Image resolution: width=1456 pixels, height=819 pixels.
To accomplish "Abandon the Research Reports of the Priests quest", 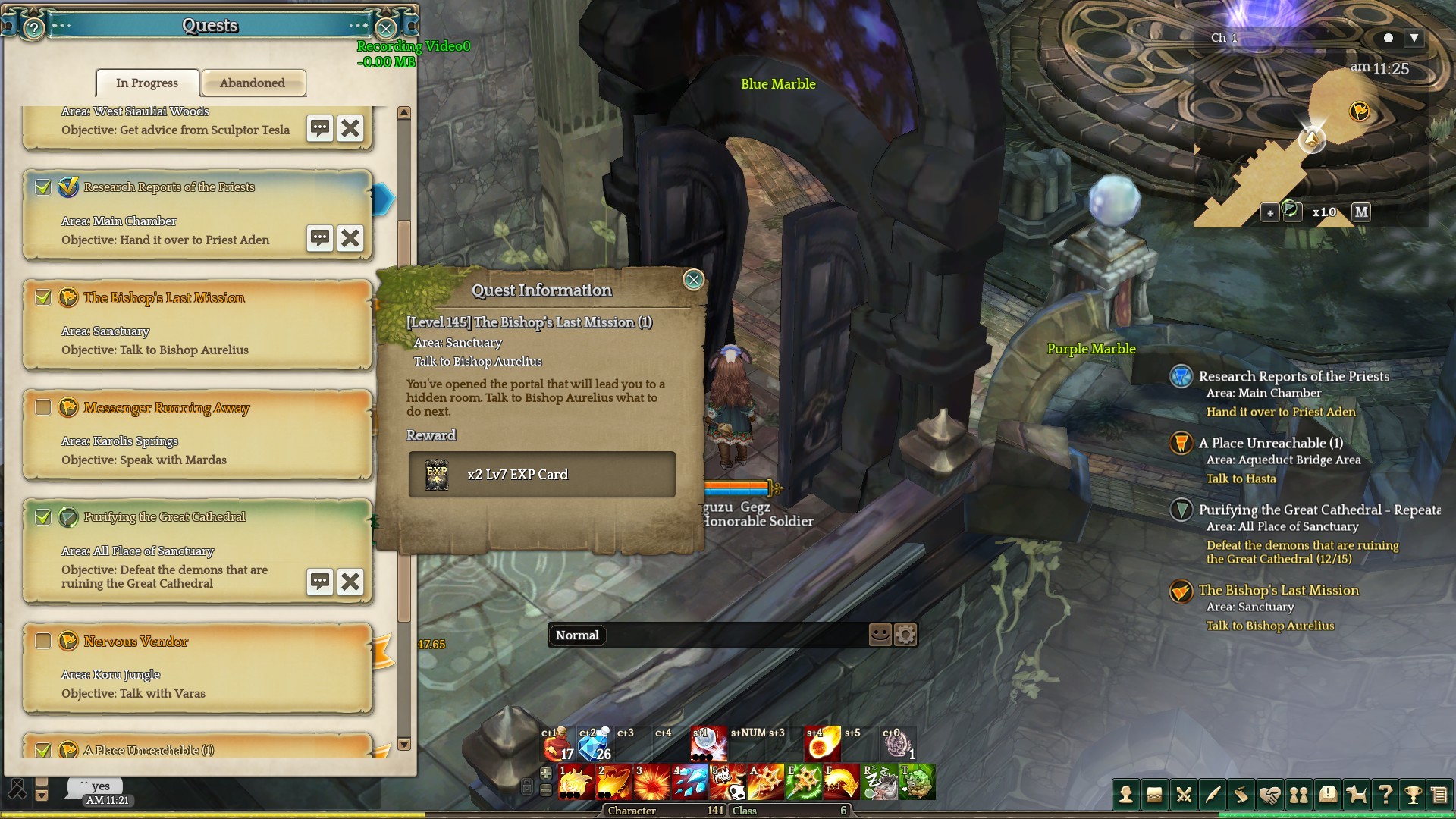I will click(350, 238).
